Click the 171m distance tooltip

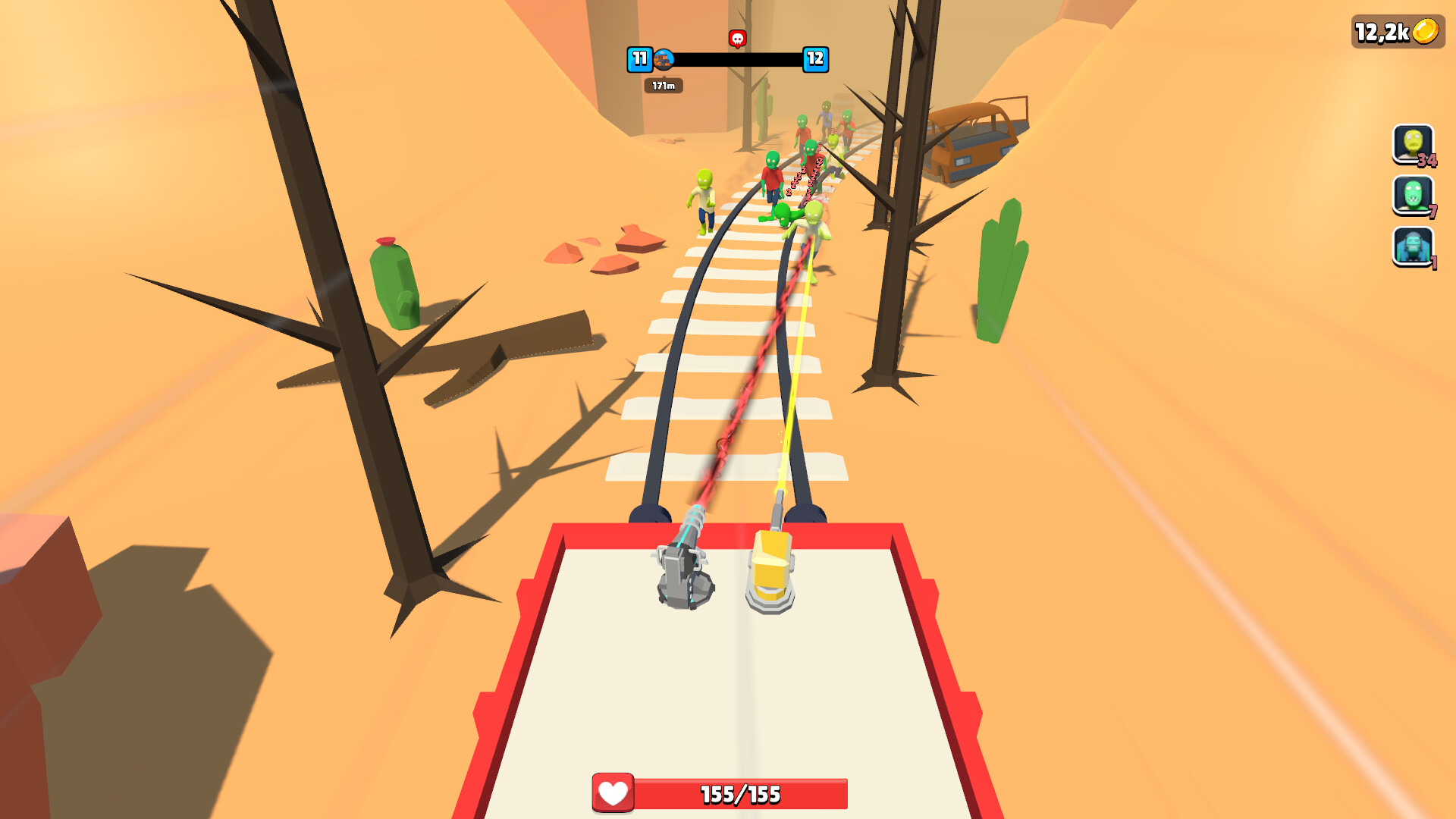(x=662, y=86)
